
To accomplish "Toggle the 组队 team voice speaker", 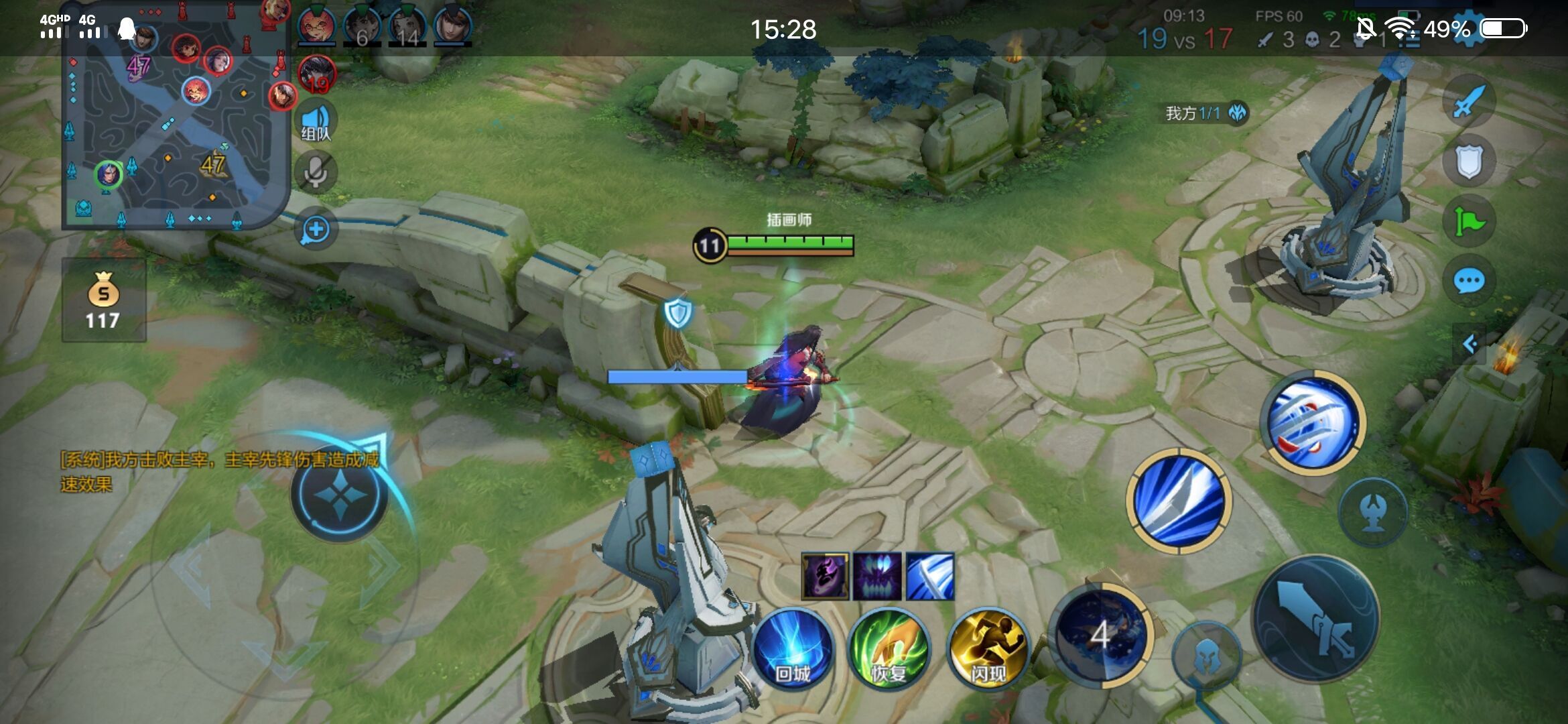I will (315, 122).
